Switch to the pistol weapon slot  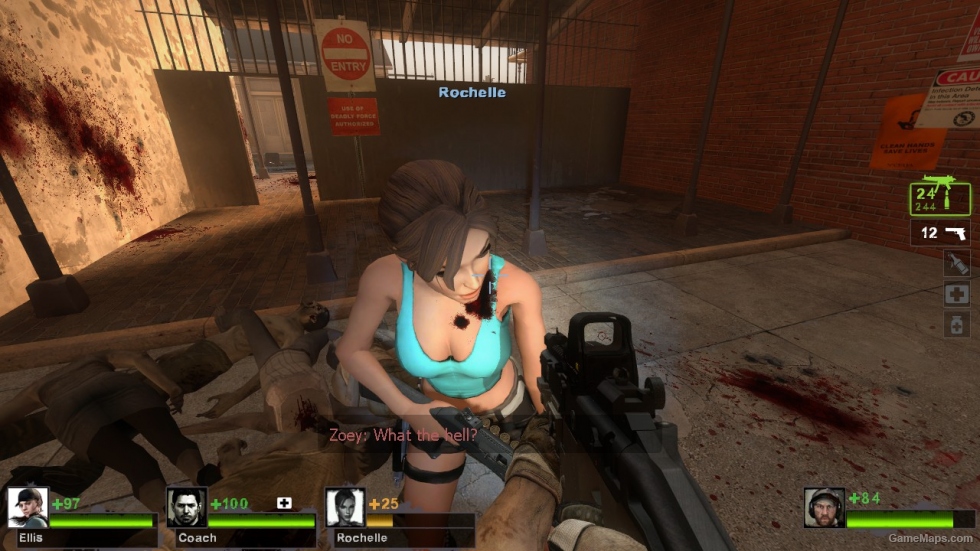939,233
